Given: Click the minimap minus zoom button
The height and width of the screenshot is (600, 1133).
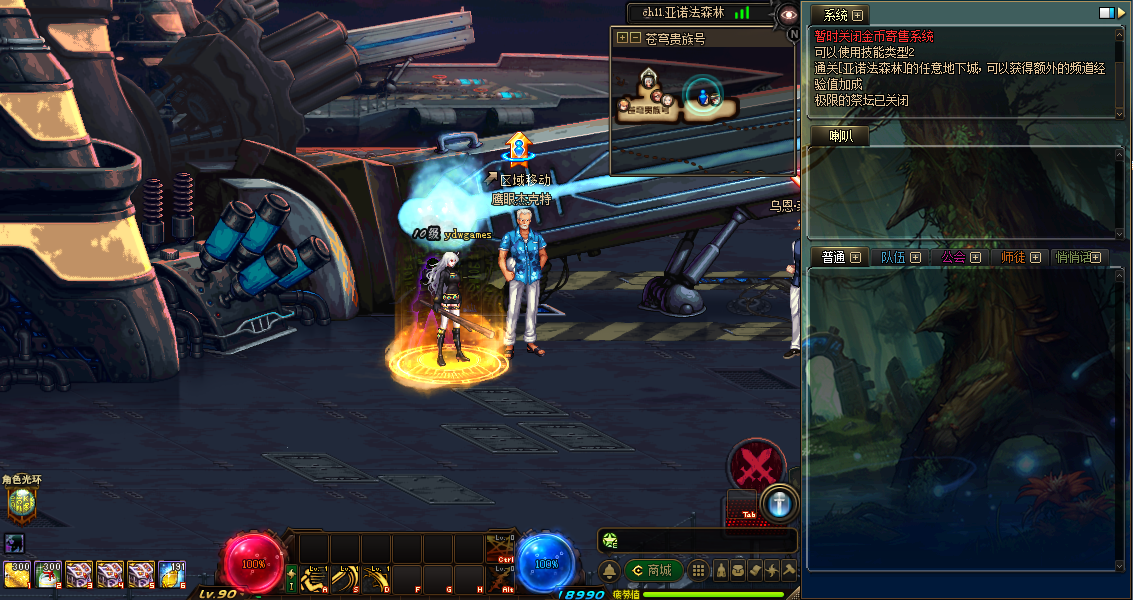Looking at the screenshot, I should (x=635, y=38).
